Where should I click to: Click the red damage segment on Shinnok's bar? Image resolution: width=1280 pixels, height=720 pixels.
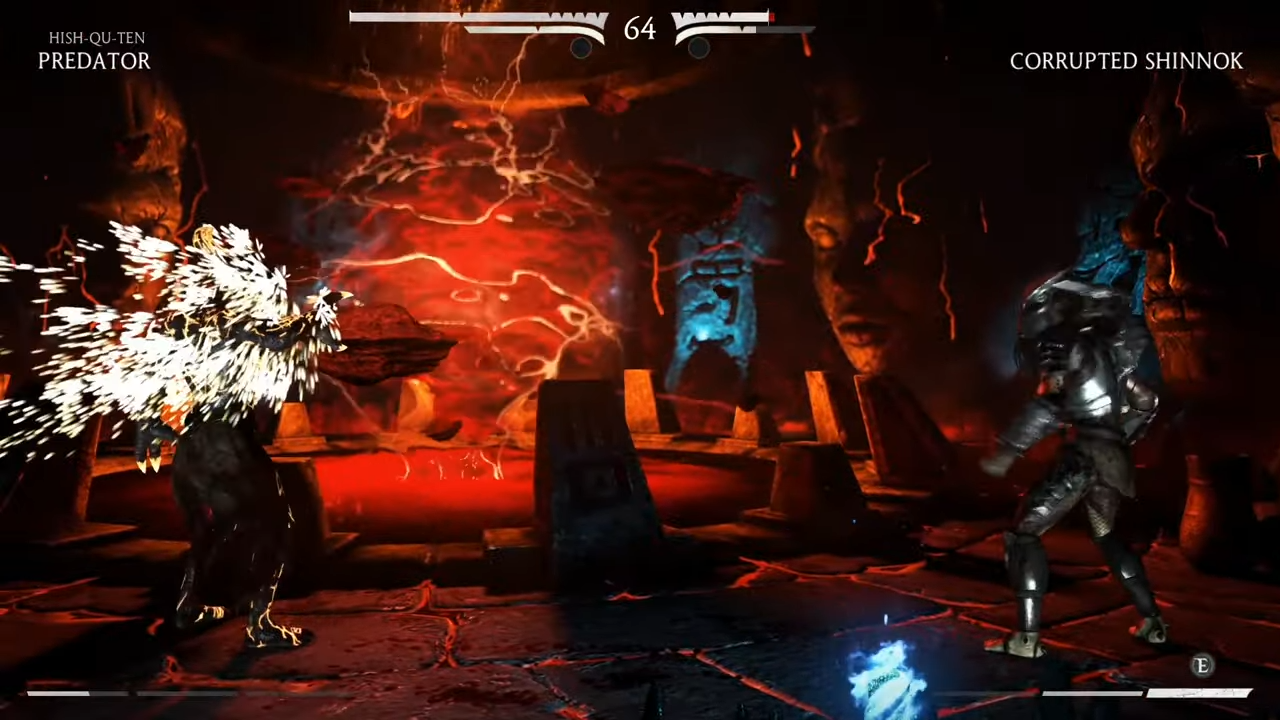click(x=770, y=17)
